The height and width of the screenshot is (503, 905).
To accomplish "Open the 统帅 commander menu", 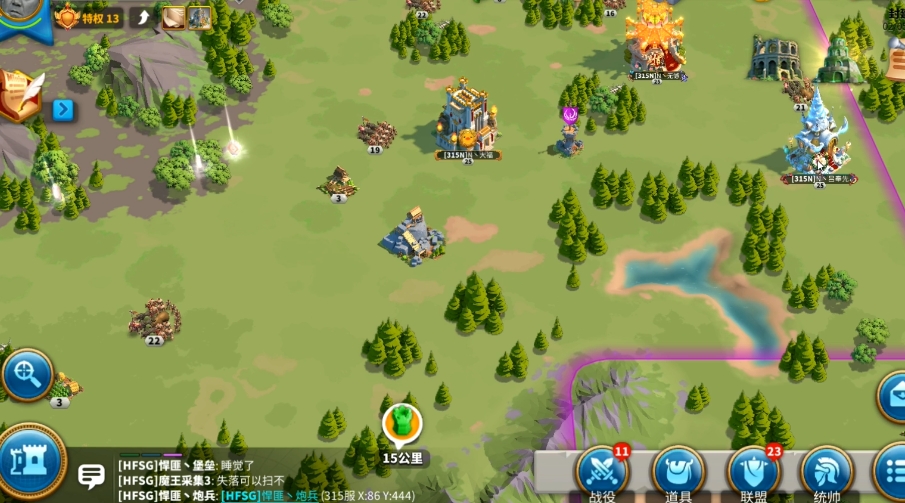I will [827, 471].
